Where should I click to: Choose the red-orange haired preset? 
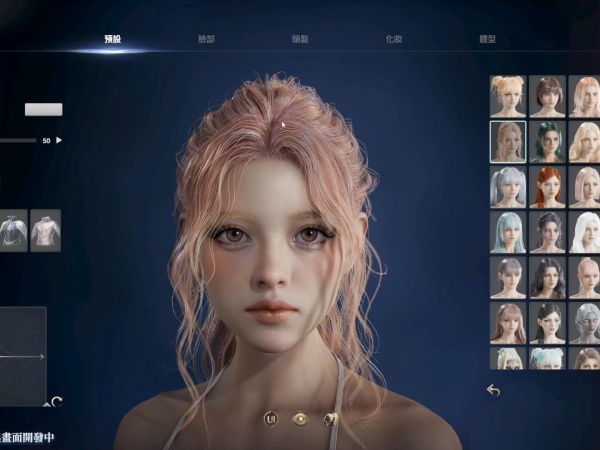547,187
